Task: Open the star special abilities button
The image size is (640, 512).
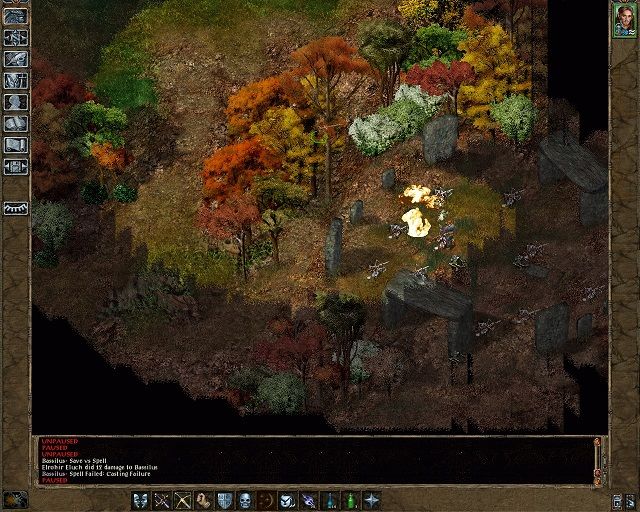Action: [x=372, y=499]
